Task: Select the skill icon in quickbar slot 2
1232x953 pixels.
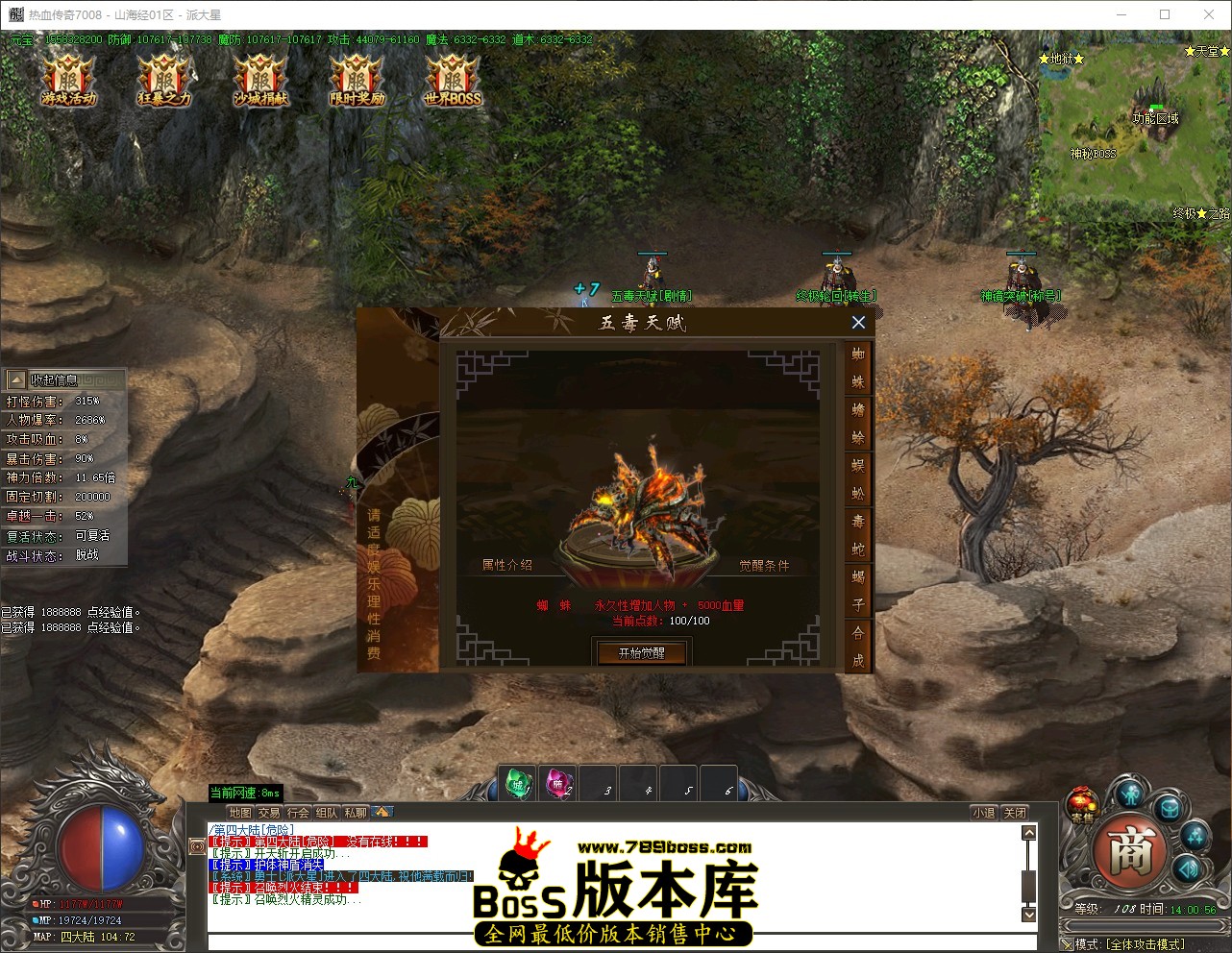Action: 556,782
